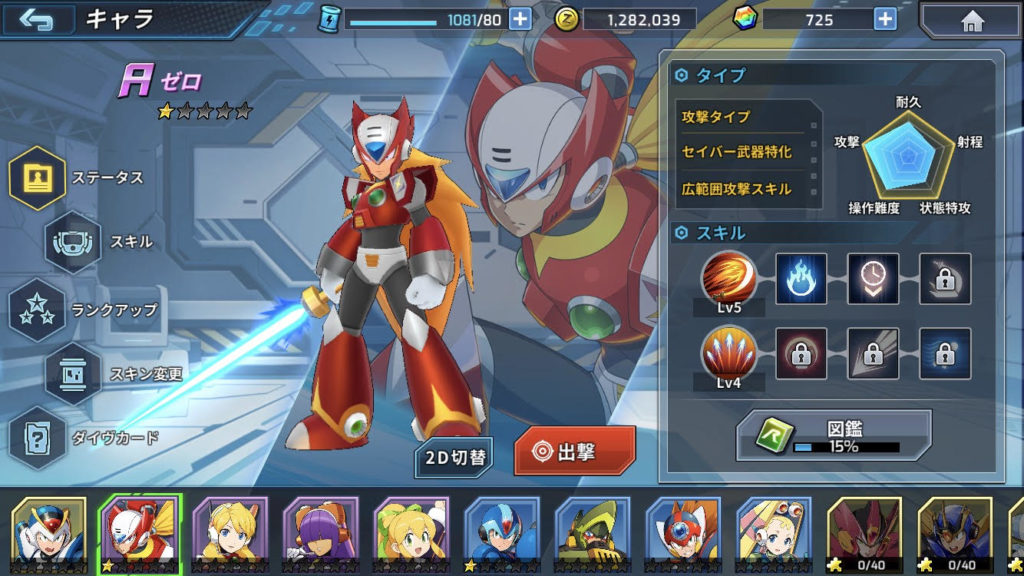
Task: Select the blue flame skill upgrade icon
Action: click(801, 277)
